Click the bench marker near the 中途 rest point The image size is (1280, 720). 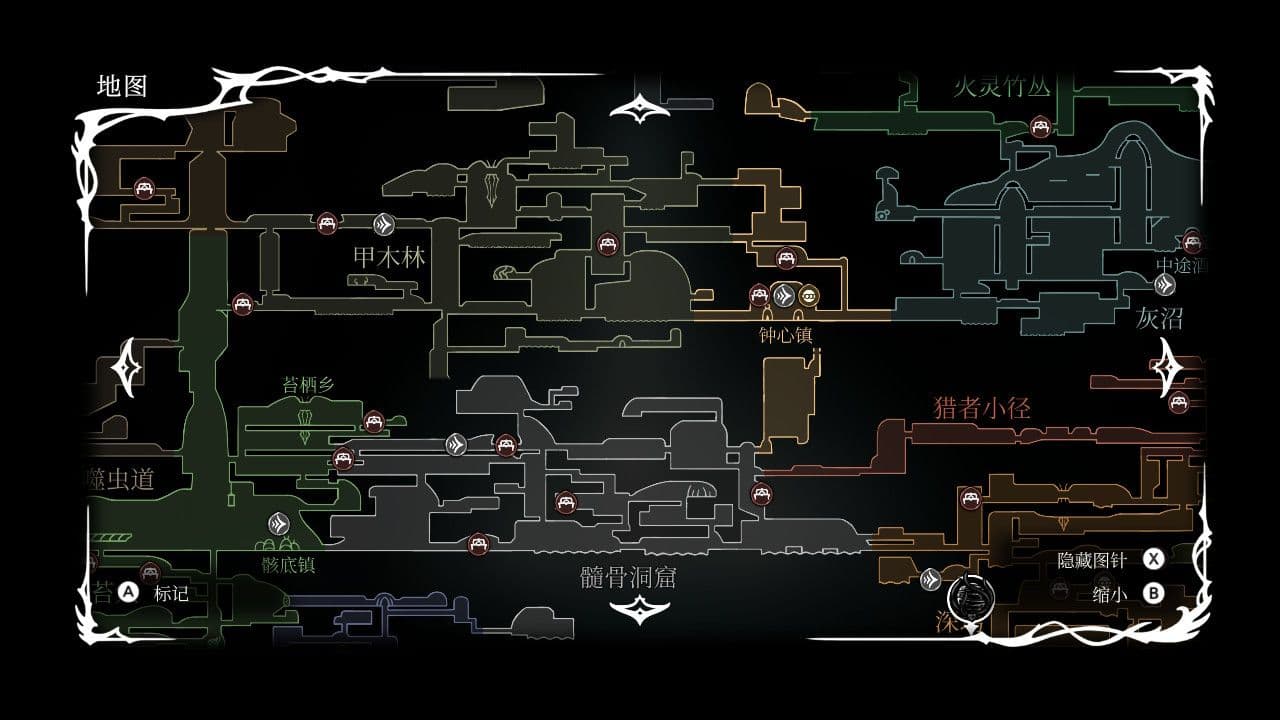(x=1191, y=243)
